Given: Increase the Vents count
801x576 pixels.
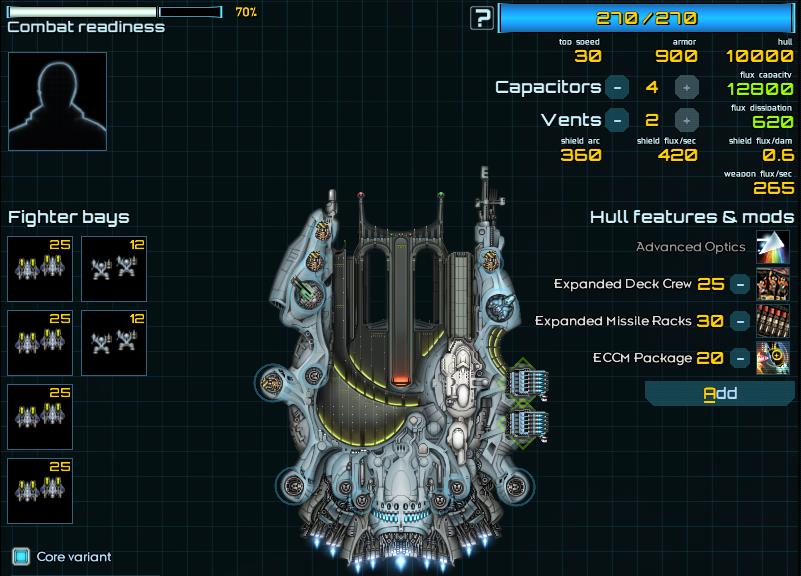Looking at the screenshot, I should click(x=685, y=120).
